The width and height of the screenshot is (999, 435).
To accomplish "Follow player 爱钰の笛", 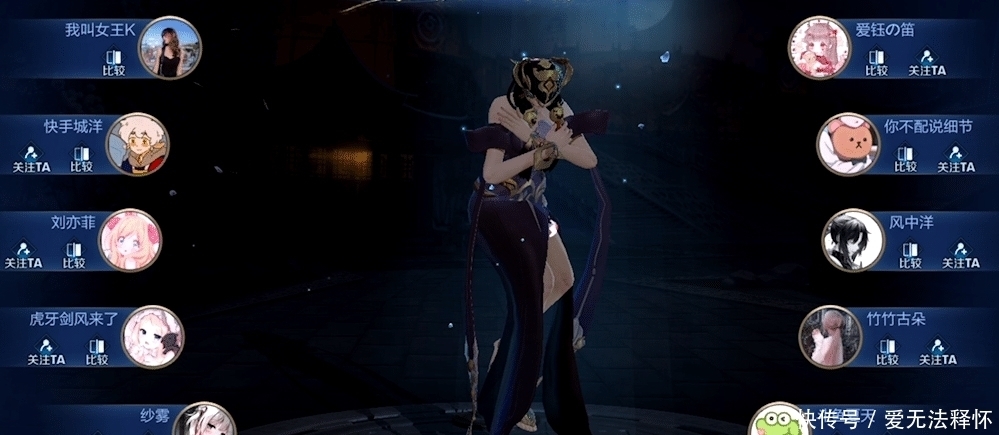I will (927, 62).
